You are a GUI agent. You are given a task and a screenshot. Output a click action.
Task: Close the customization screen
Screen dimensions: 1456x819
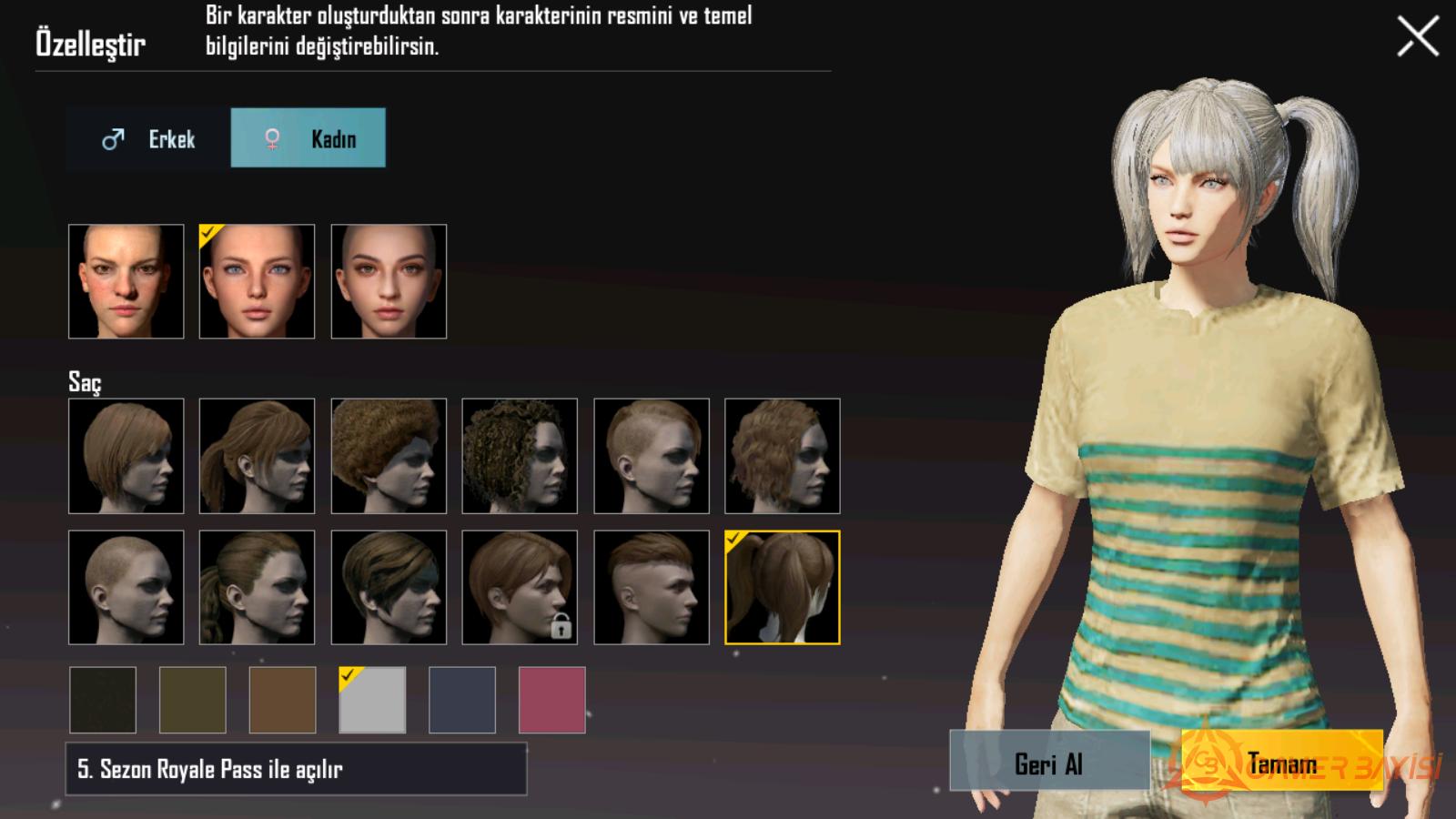tap(1417, 37)
